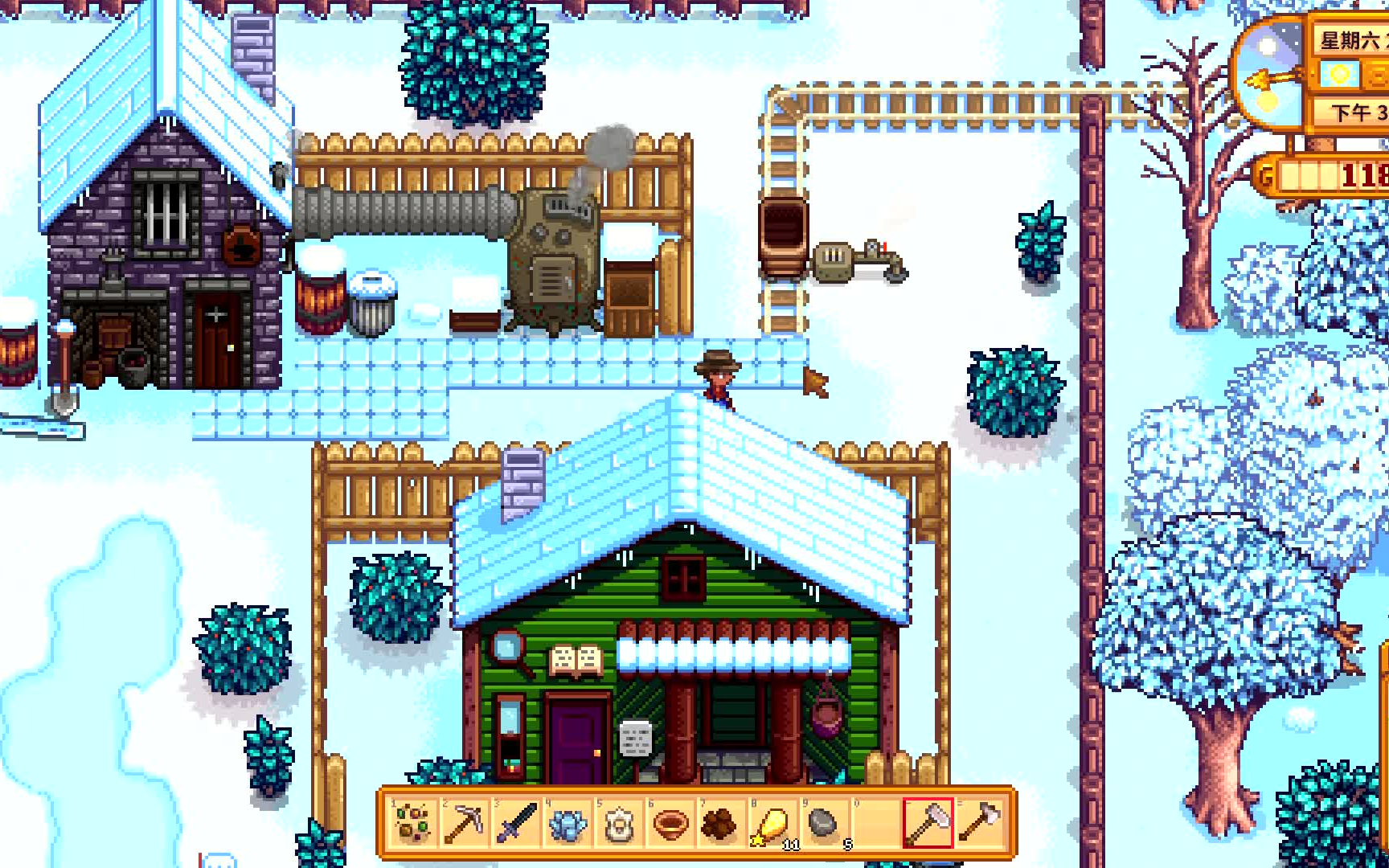The height and width of the screenshot is (868, 1389).
Task: Equip the axe in the last slot
Action: pos(979,823)
